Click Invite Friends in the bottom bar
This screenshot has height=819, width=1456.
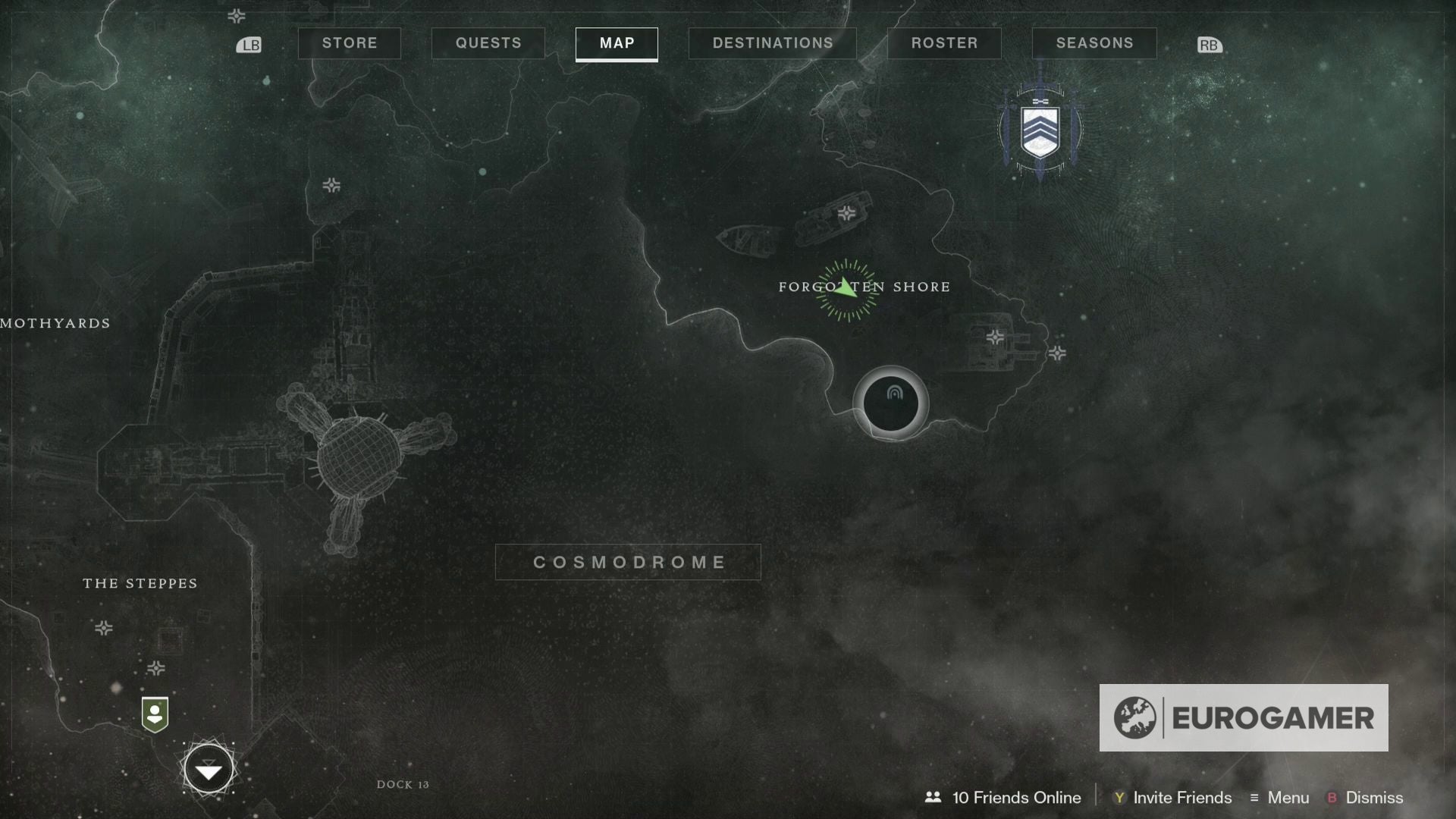coord(1181,798)
